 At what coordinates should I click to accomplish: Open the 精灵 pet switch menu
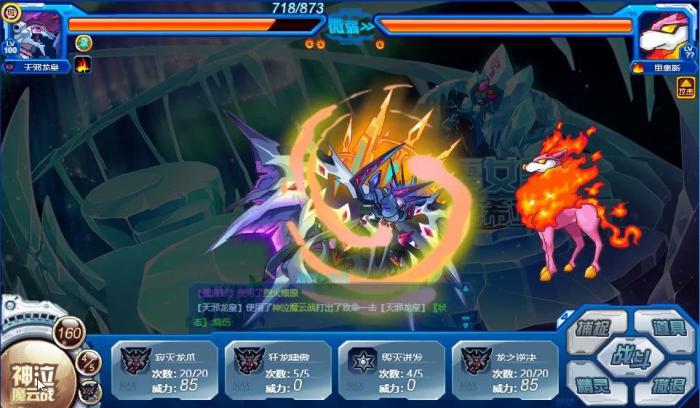600,383
